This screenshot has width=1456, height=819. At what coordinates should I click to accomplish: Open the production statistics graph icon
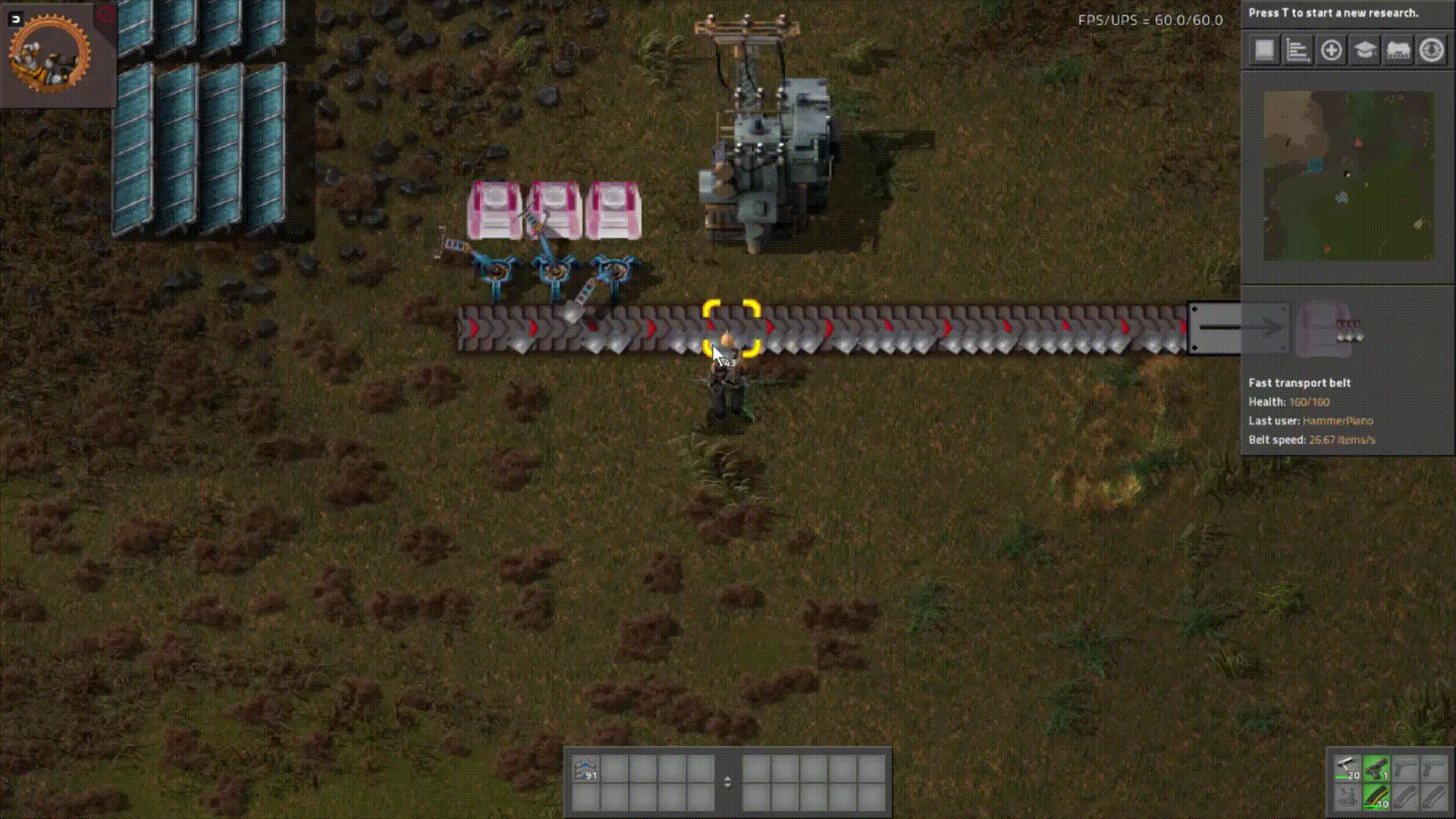pos(1298,50)
